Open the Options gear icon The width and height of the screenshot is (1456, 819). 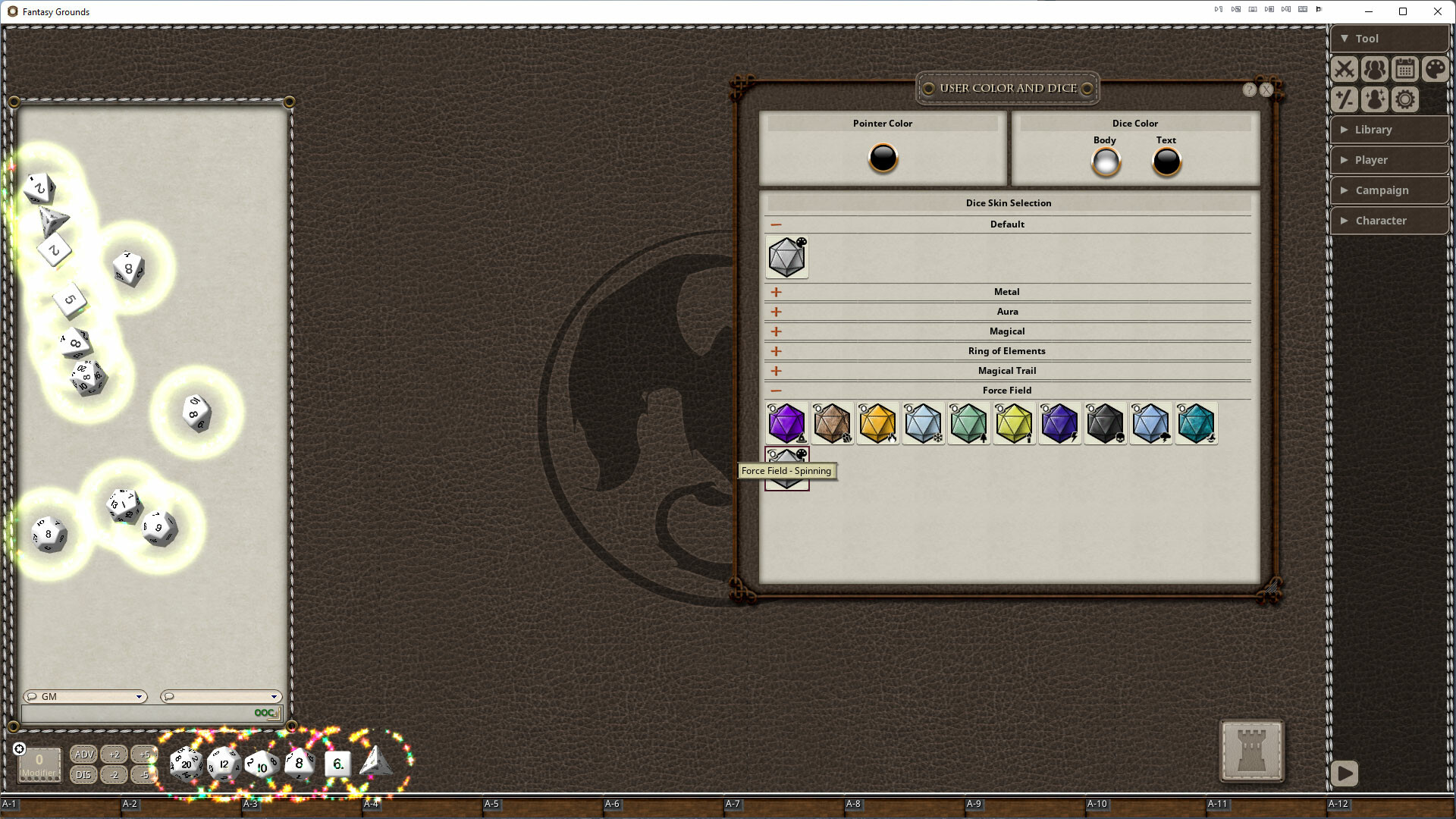tap(1404, 99)
